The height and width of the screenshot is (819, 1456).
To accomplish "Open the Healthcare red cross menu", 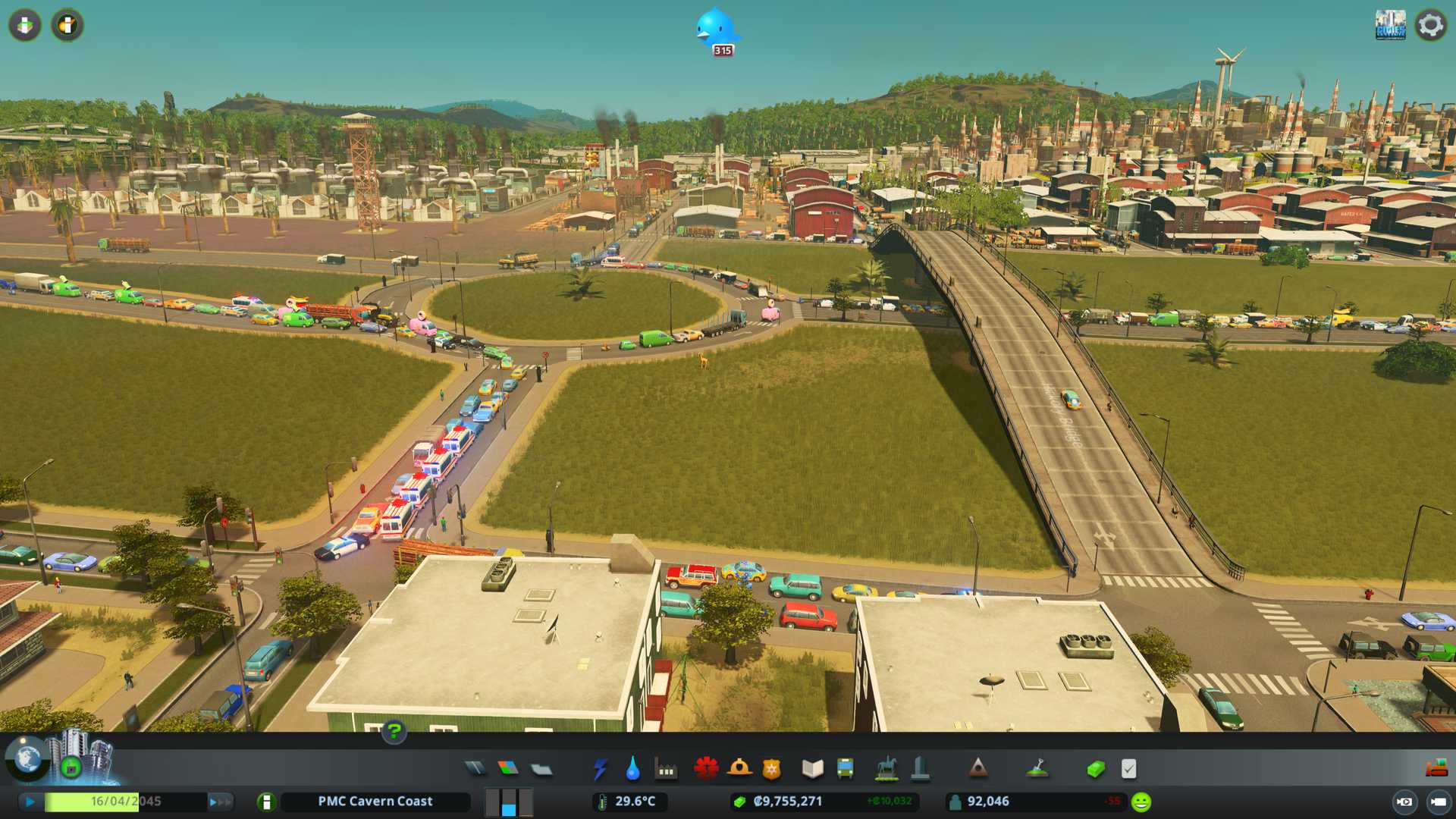I will point(706,769).
